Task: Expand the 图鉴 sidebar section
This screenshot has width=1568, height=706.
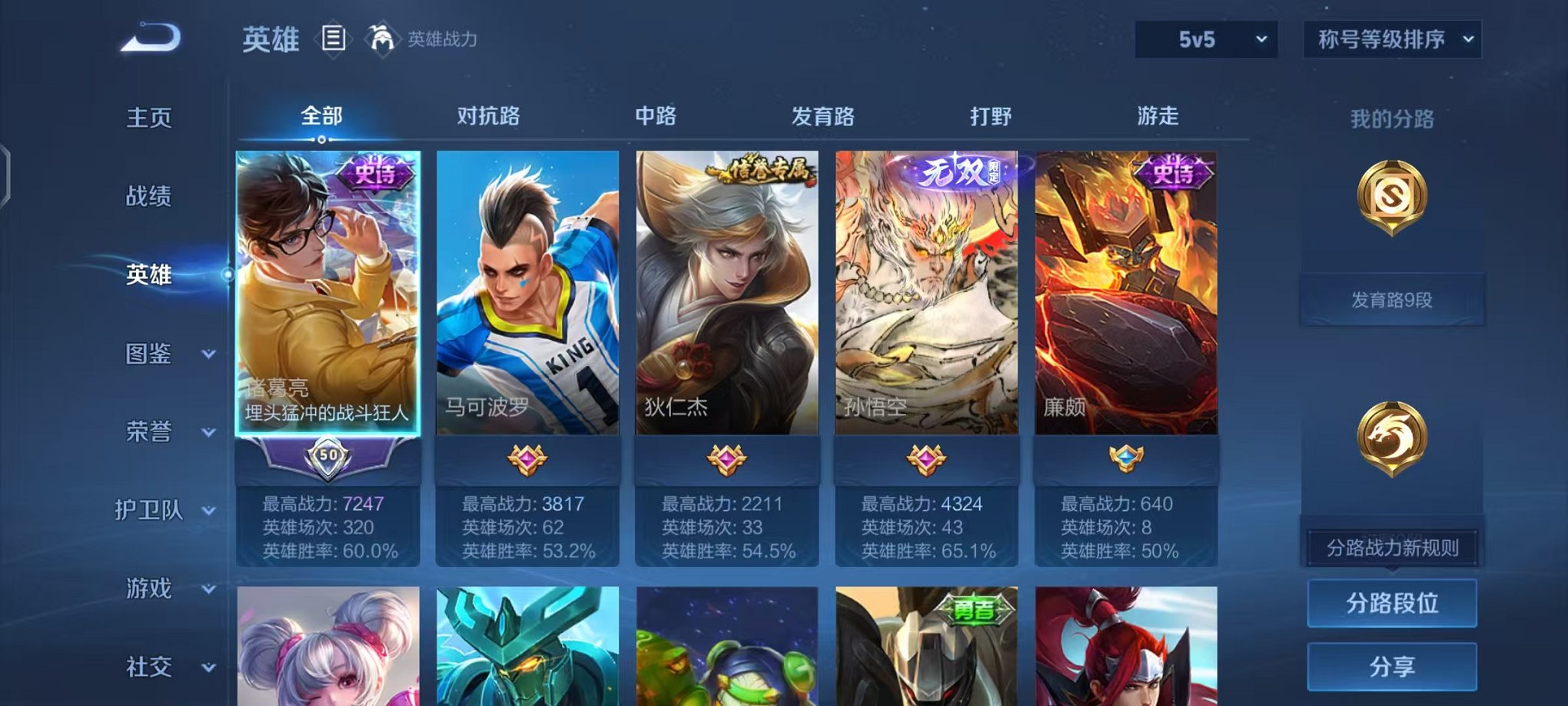Action: [148, 355]
